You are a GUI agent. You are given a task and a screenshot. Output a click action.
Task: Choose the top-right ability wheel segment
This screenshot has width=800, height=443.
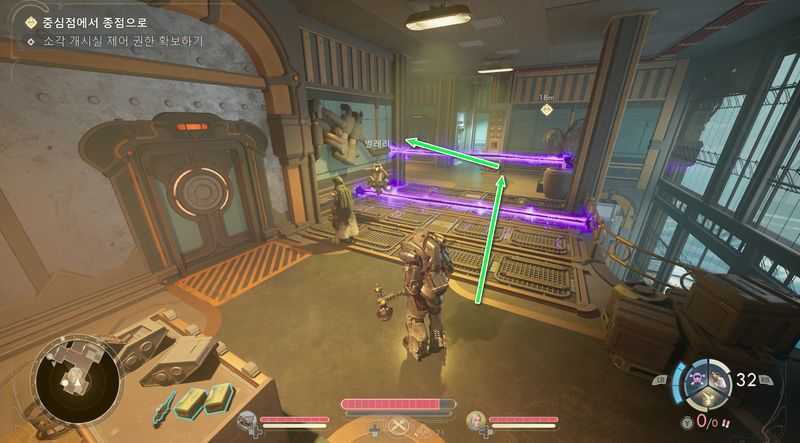(718, 378)
